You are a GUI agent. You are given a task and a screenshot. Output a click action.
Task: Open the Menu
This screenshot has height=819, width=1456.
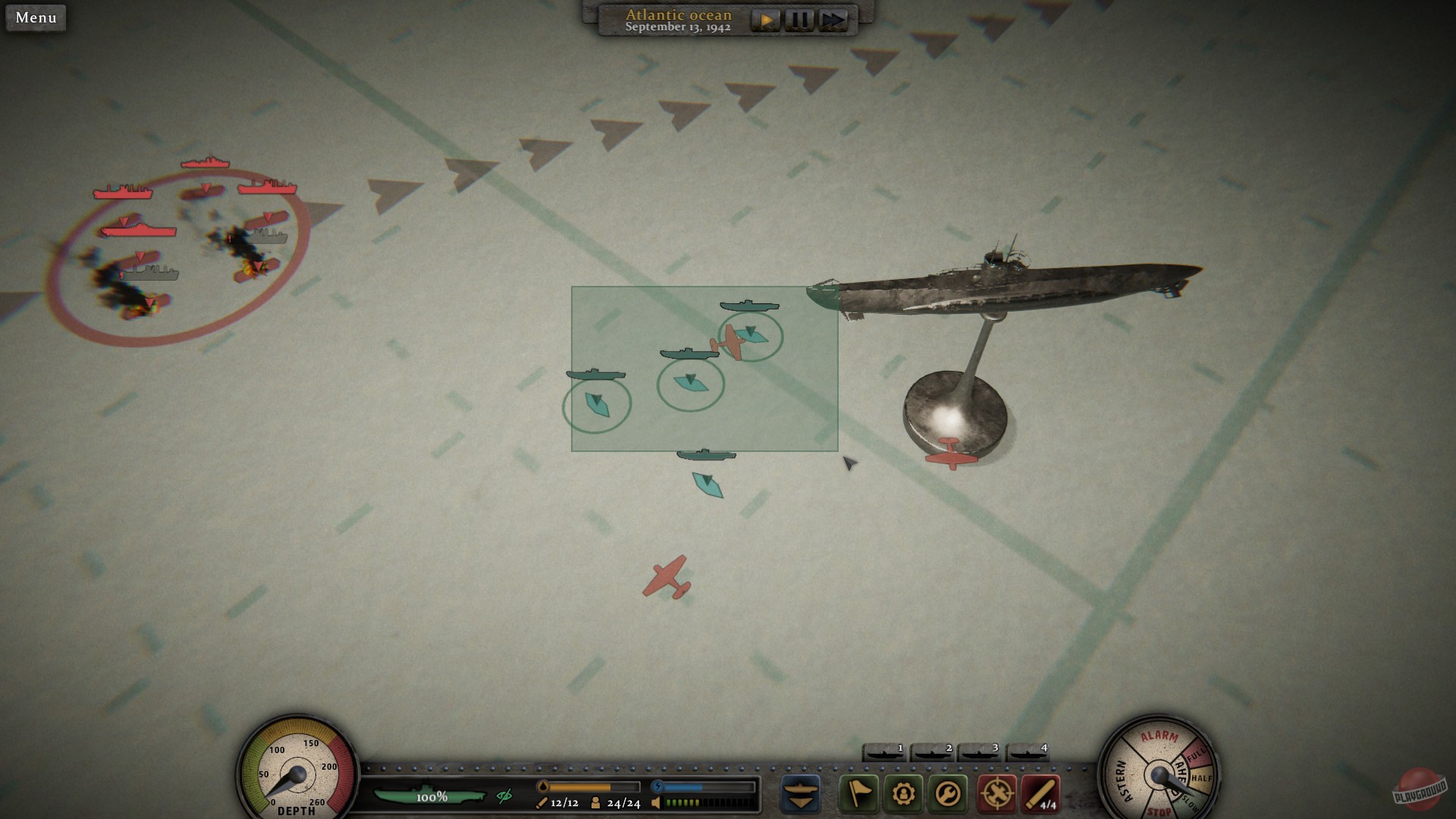point(35,18)
